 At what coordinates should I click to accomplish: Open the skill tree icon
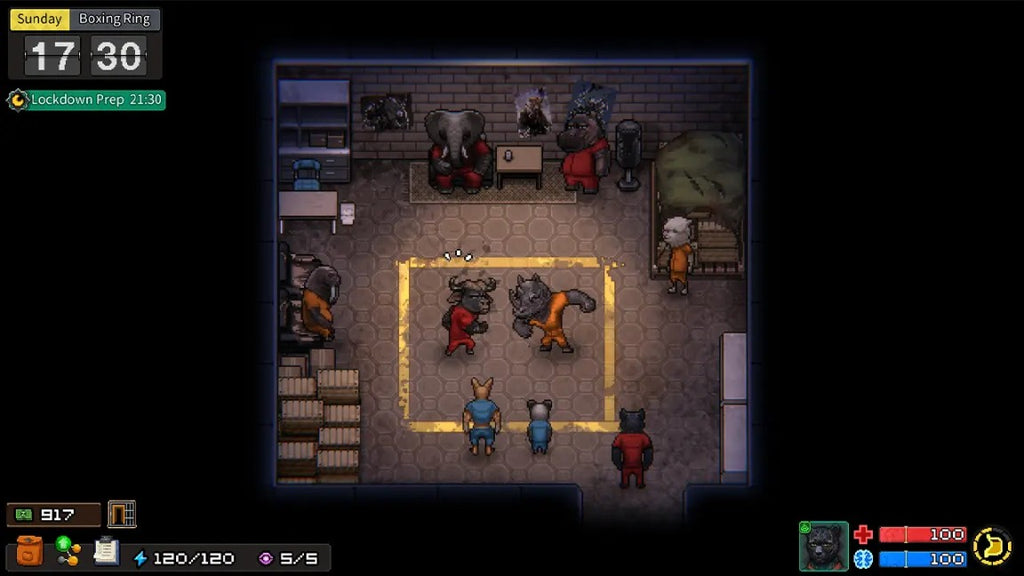click(x=68, y=551)
